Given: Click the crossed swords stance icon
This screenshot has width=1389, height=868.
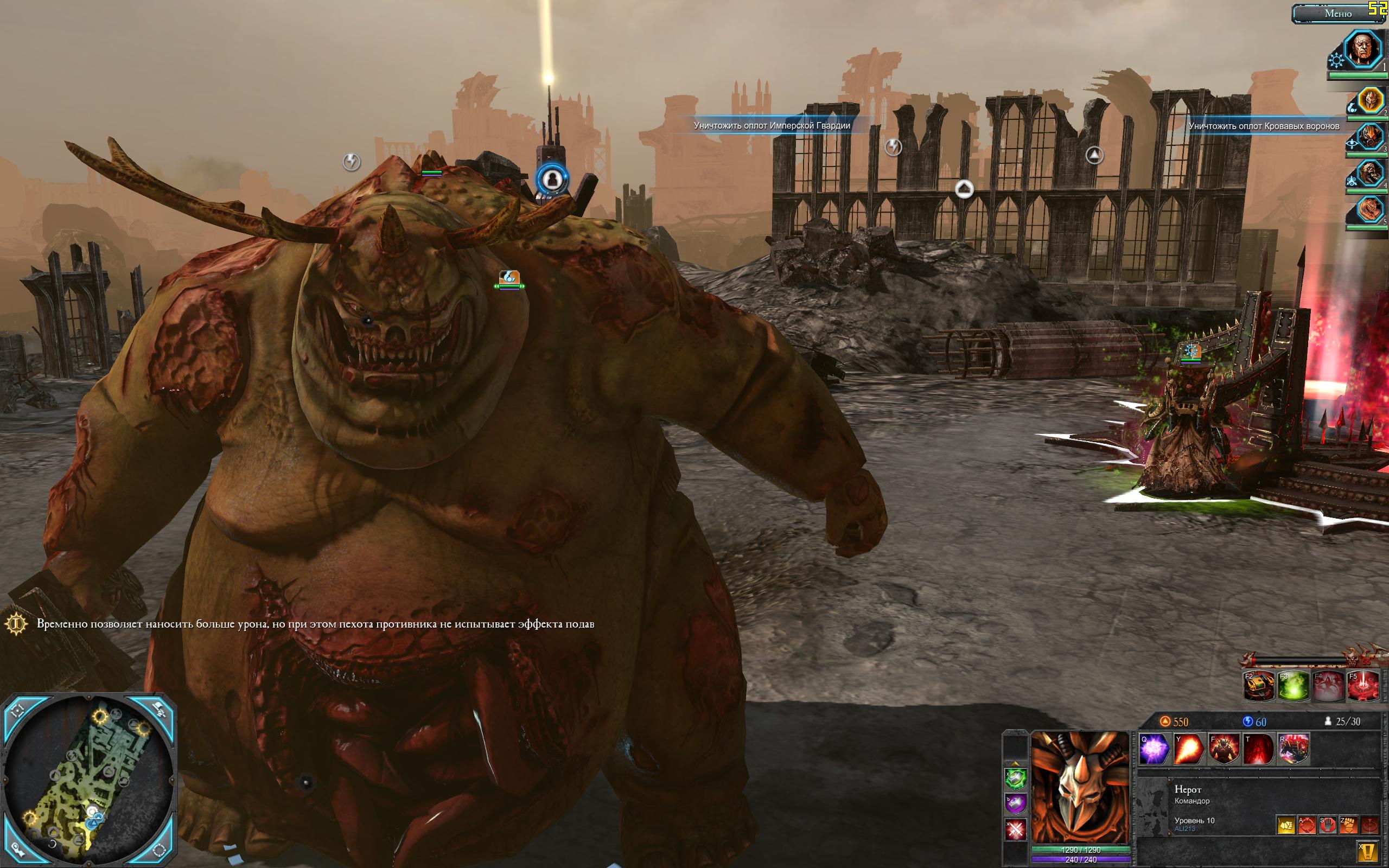Looking at the screenshot, I should pyautogui.click(x=1015, y=829).
